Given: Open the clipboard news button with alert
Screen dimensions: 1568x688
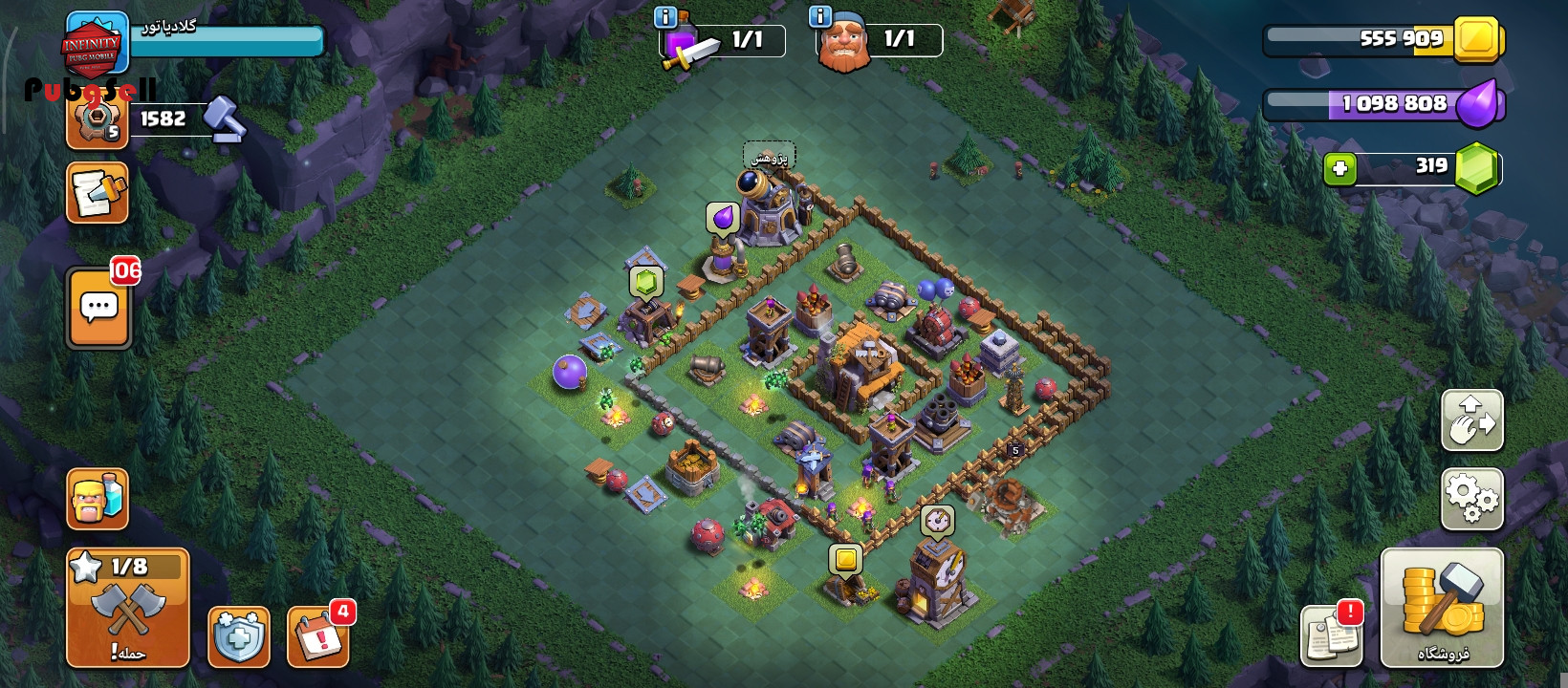Looking at the screenshot, I should 1331,634.
